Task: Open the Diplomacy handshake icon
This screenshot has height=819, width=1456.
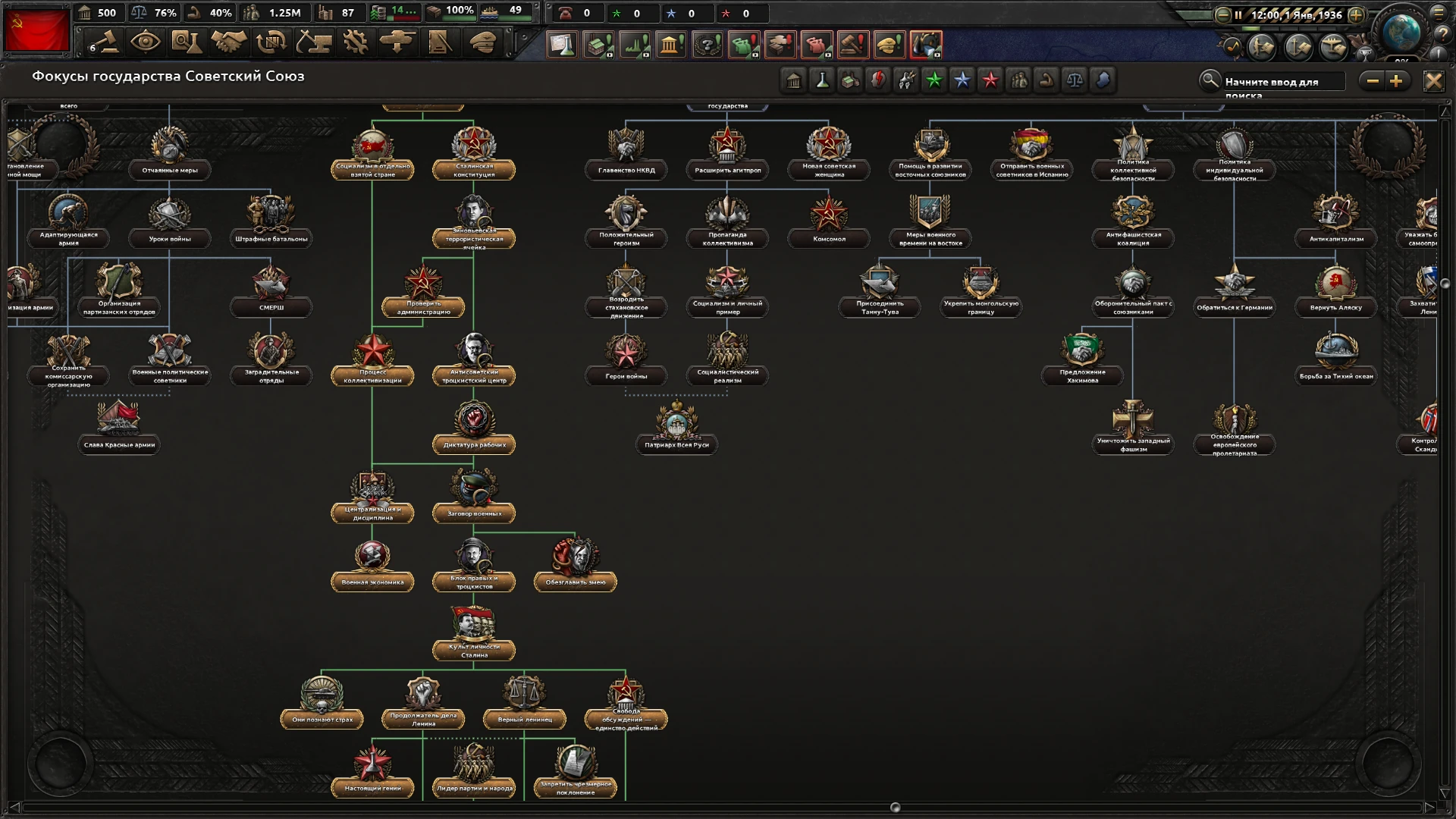Action: [x=228, y=43]
